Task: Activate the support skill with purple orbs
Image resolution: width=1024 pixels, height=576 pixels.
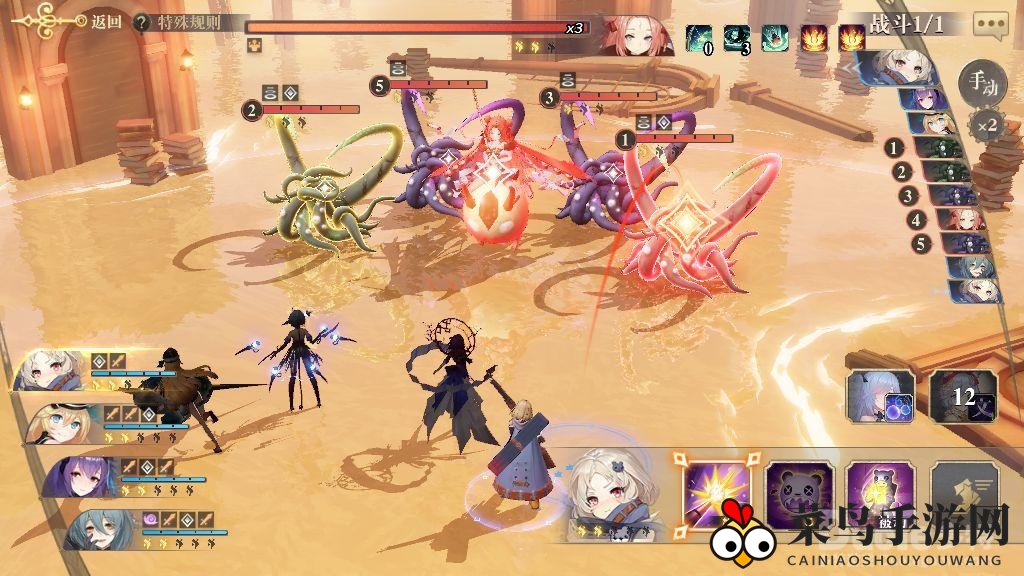Action: [x=880, y=394]
